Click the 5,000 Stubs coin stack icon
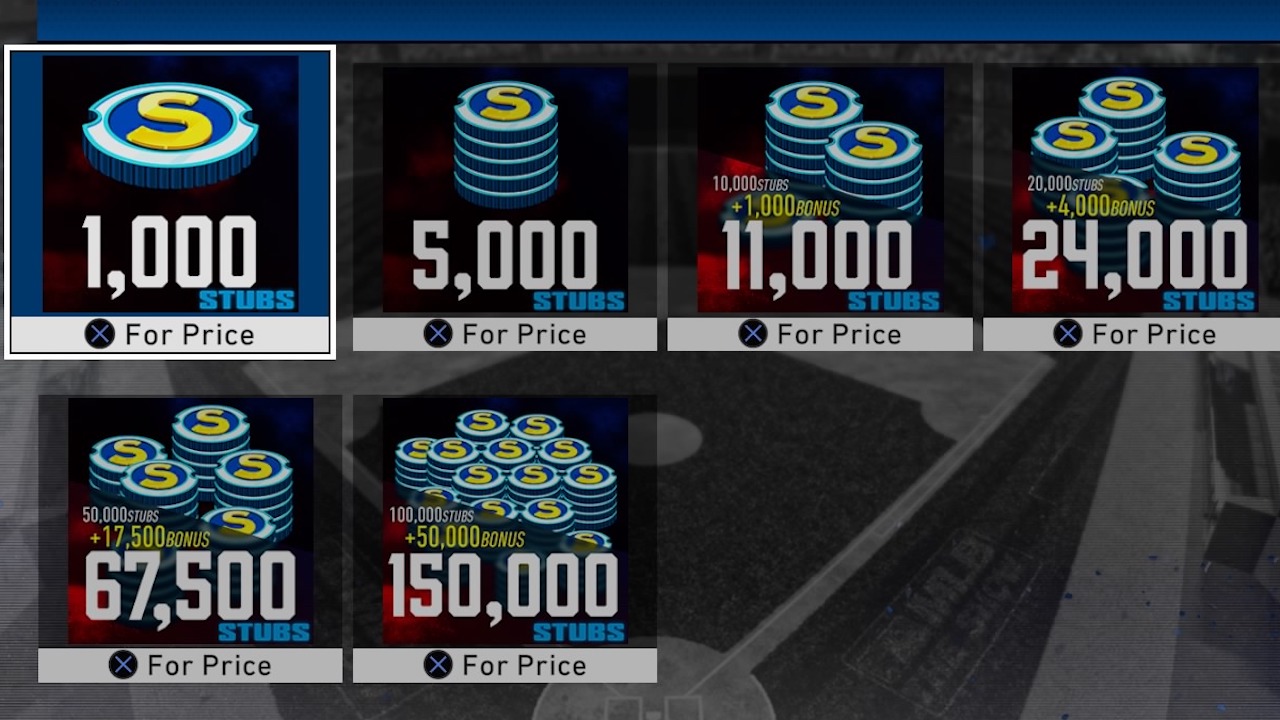Screen dimensions: 1280x720 (504, 140)
